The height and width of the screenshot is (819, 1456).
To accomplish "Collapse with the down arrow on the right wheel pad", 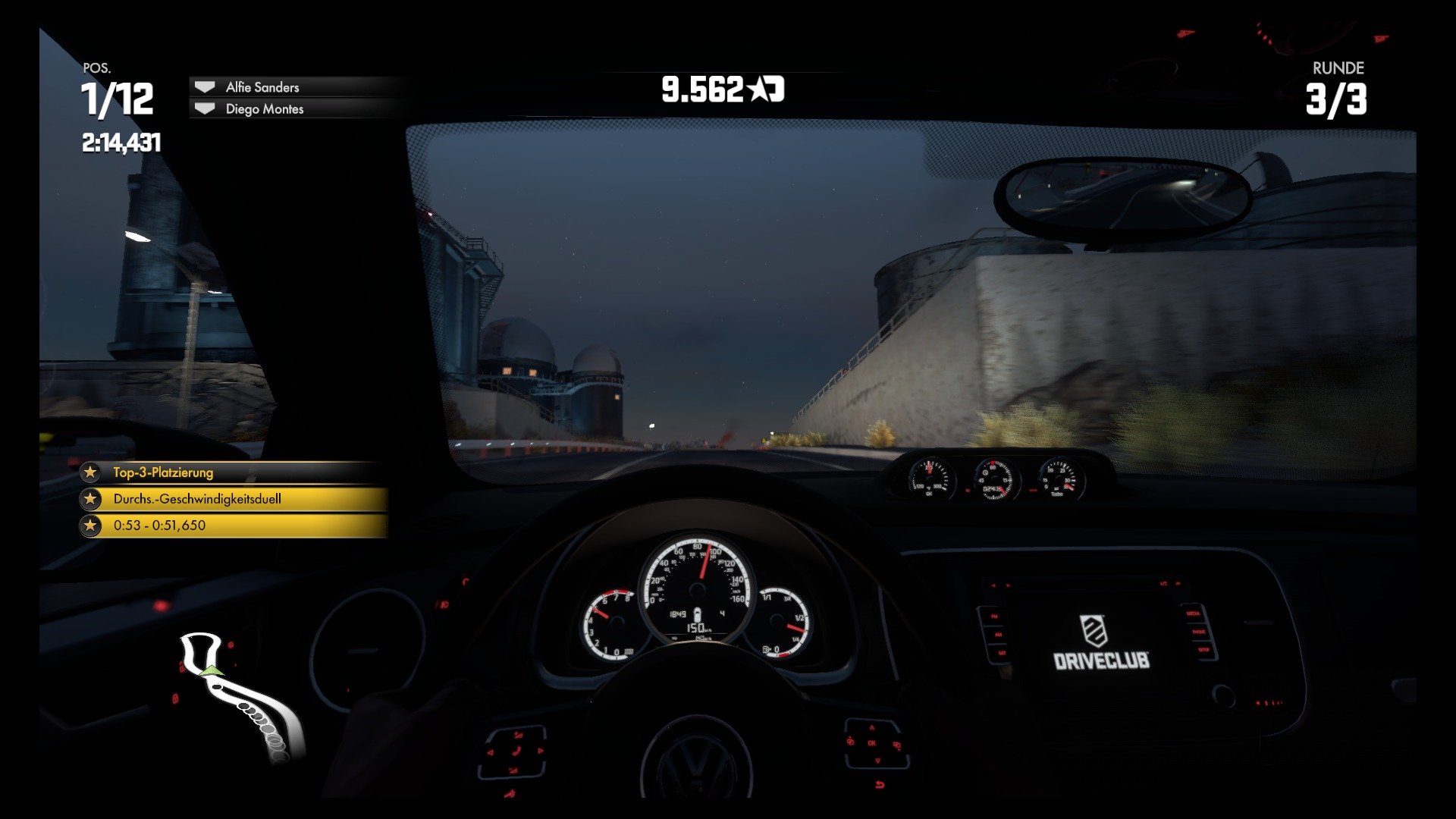I will coord(877,761).
